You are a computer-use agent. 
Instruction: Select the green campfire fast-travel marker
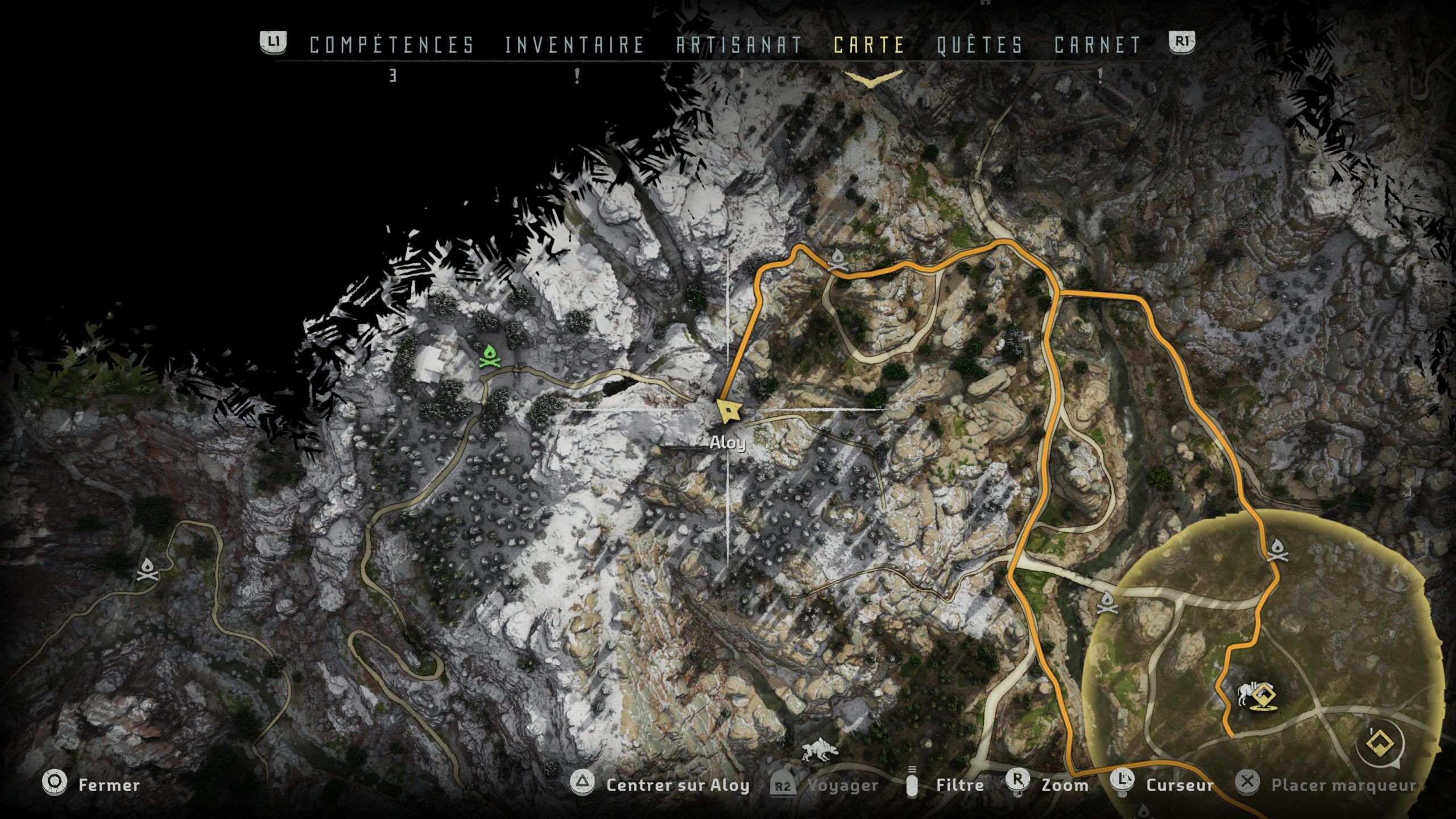tap(489, 358)
